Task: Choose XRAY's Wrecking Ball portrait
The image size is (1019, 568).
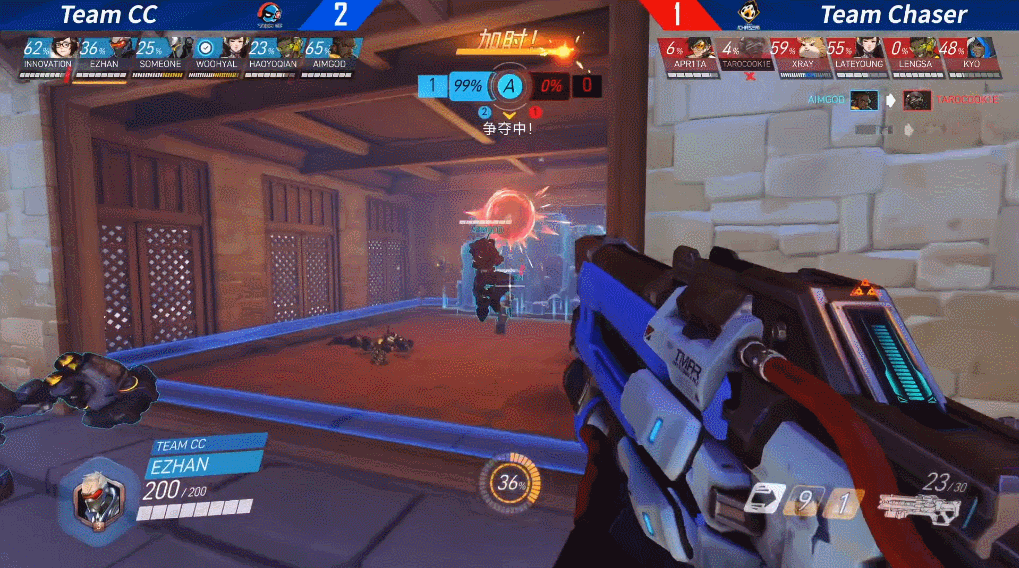Action: [x=812, y=48]
